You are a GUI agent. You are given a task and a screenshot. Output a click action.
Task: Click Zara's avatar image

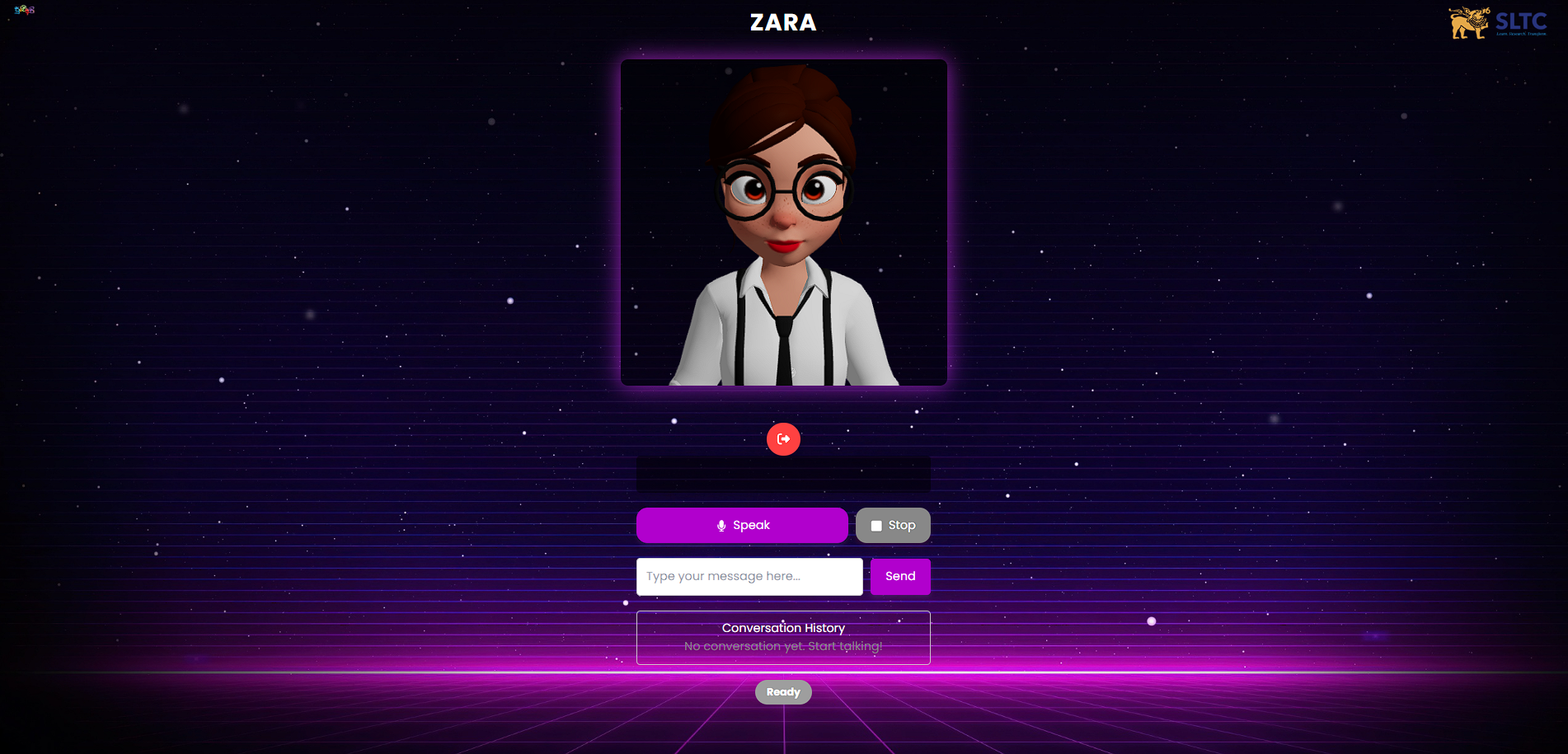(x=783, y=222)
